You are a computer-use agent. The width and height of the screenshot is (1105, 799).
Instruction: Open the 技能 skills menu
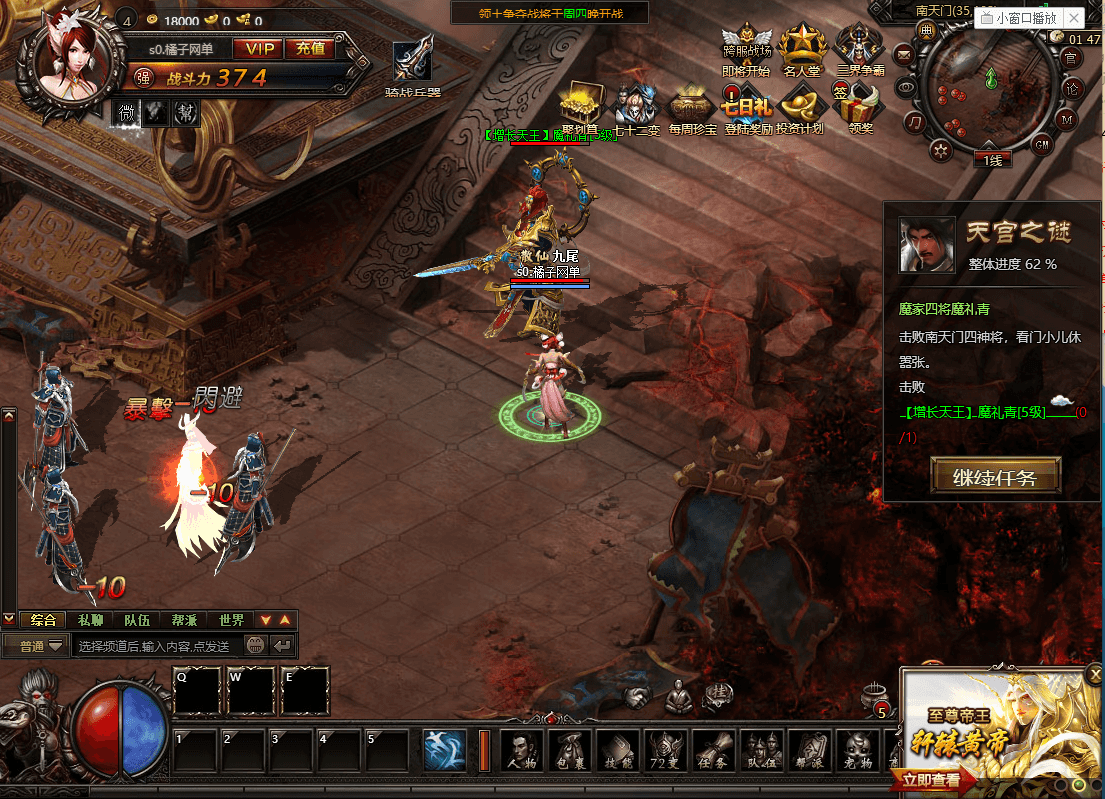tap(619, 750)
